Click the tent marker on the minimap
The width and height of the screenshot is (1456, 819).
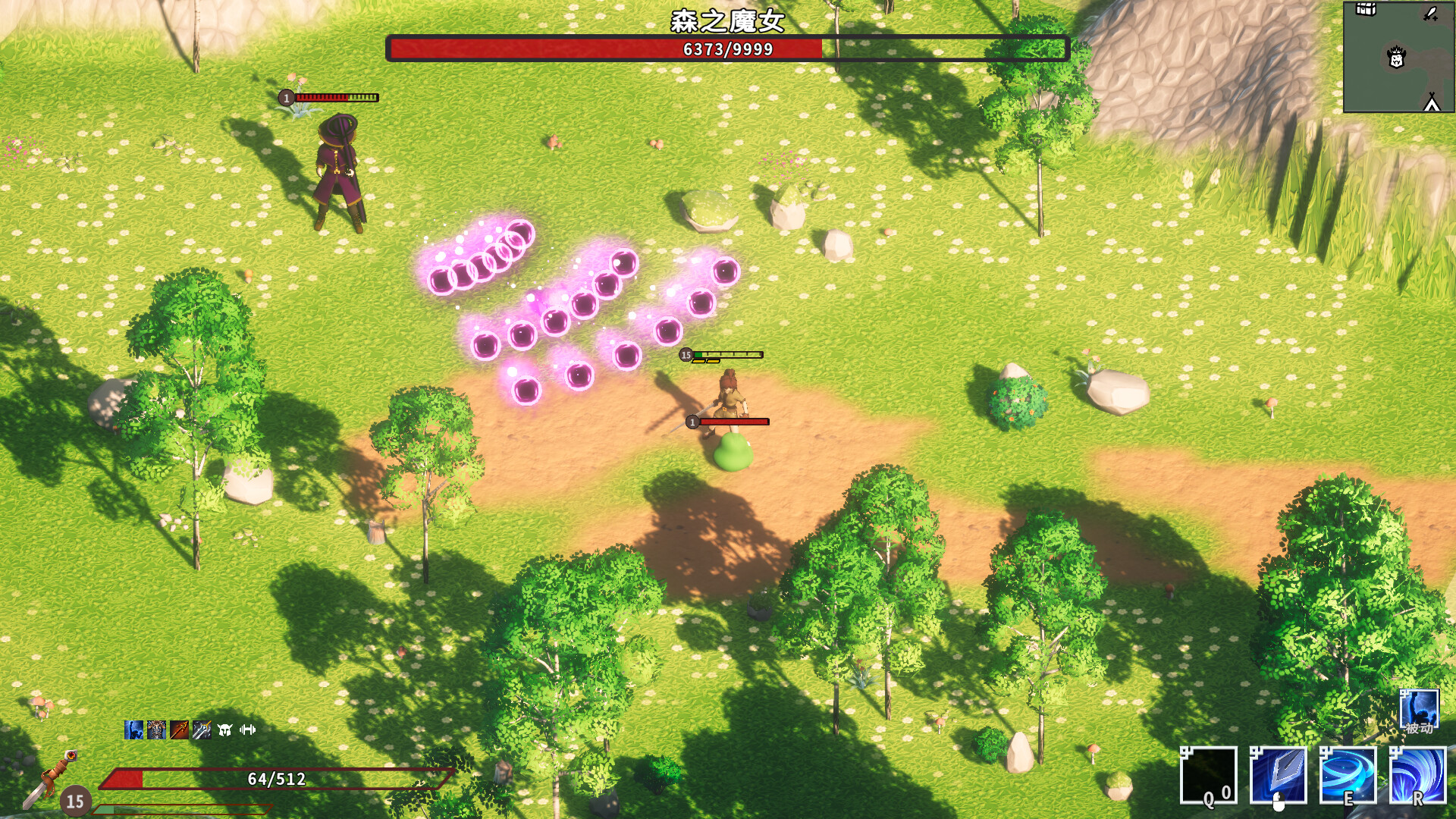click(1432, 102)
